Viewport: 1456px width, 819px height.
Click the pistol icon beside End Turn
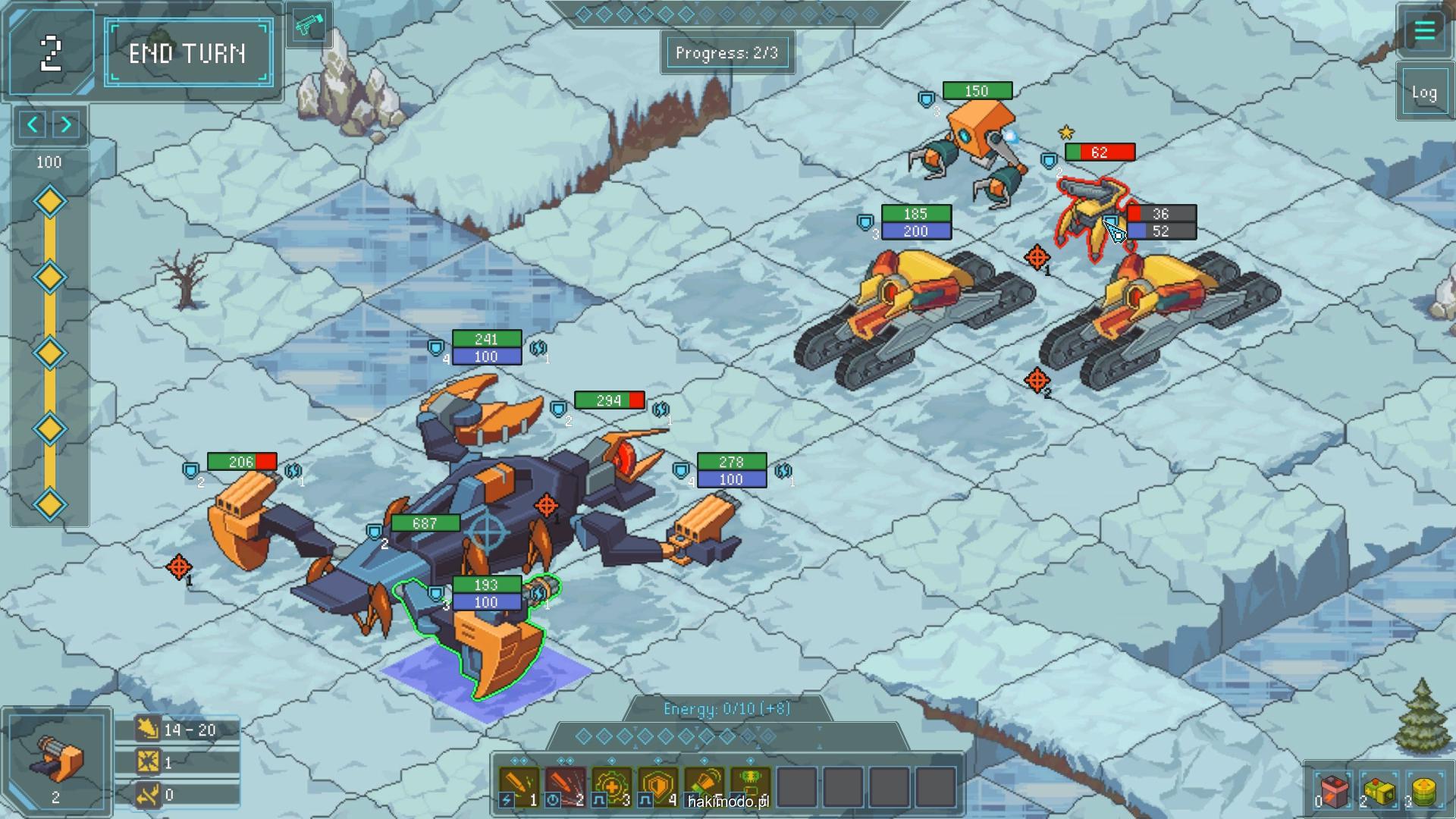pyautogui.click(x=309, y=24)
